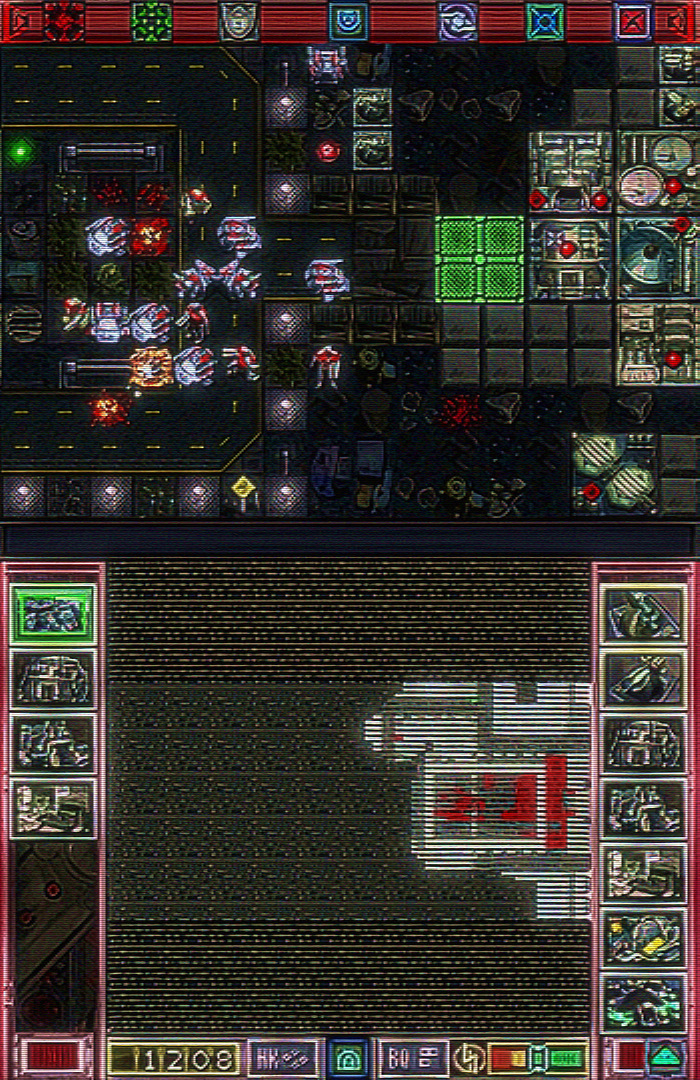Select the blue shield icon
700x1080 pixels.
click(x=348, y=21)
